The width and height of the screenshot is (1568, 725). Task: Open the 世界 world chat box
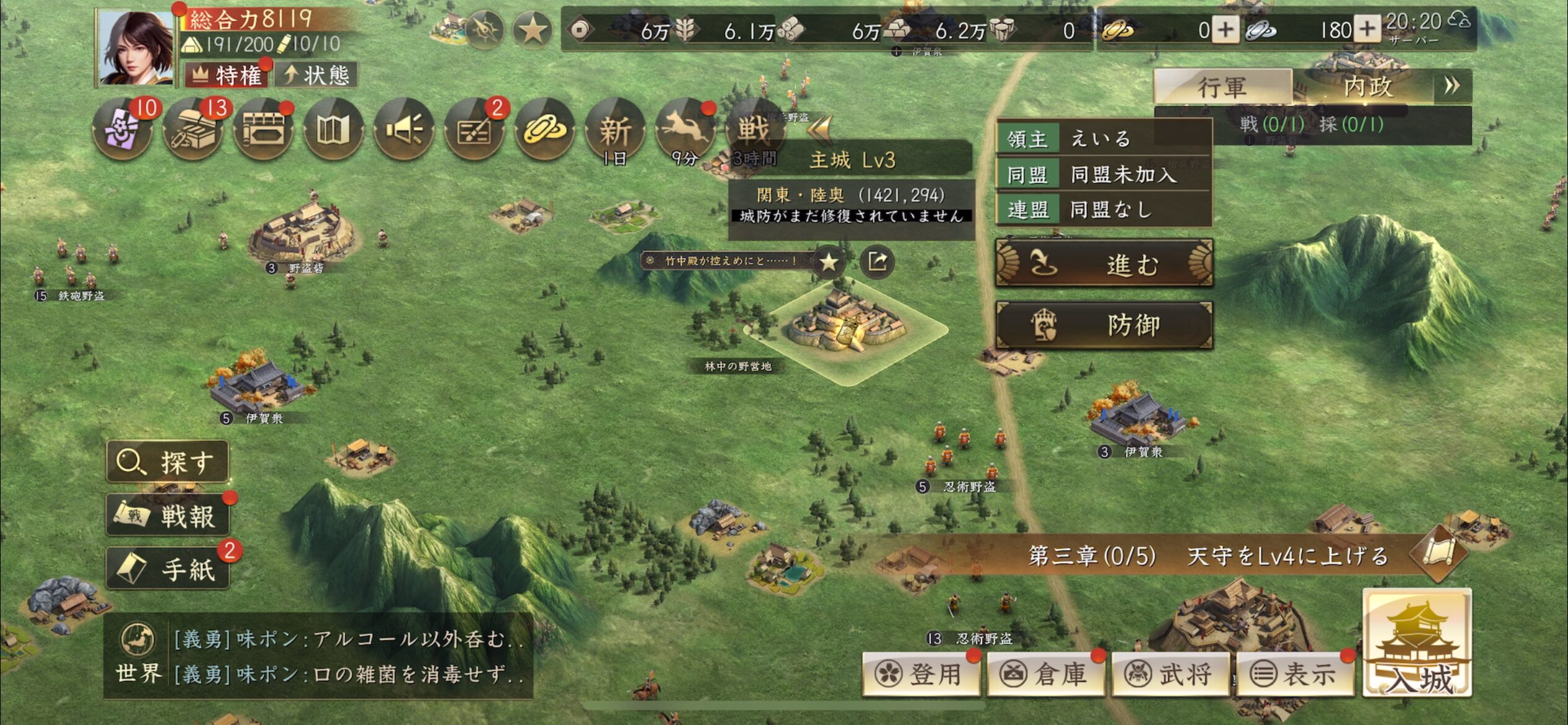point(319,656)
